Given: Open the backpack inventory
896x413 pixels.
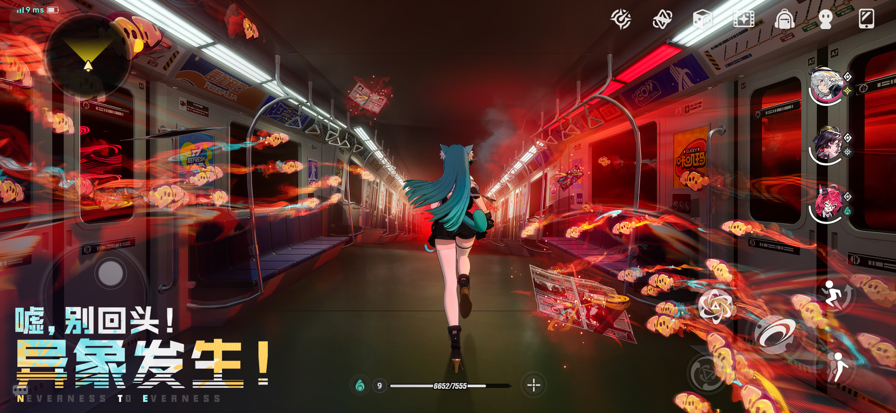Looking at the screenshot, I should 785,19.
